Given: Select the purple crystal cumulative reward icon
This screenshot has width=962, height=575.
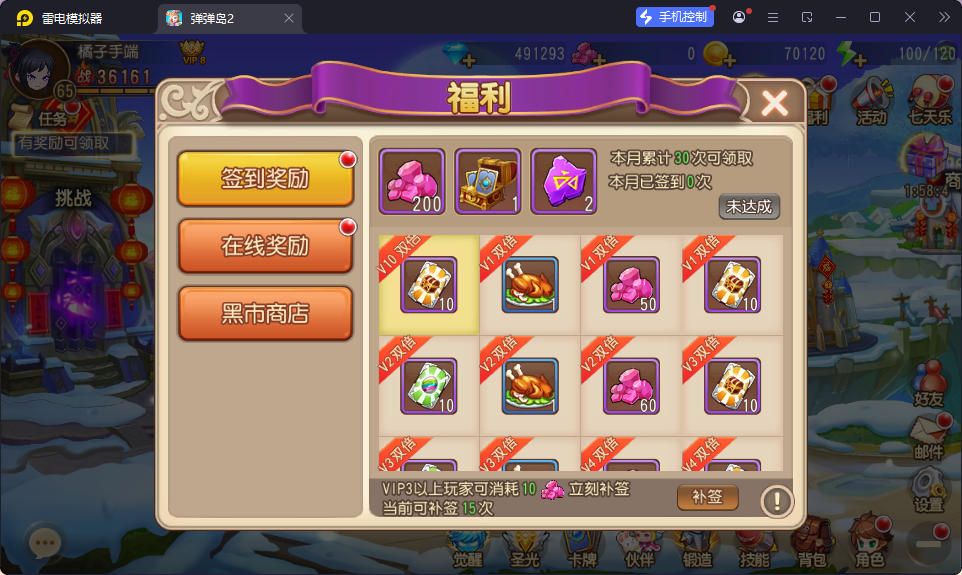Looking at the screenshot, I should tap(563, 182).
